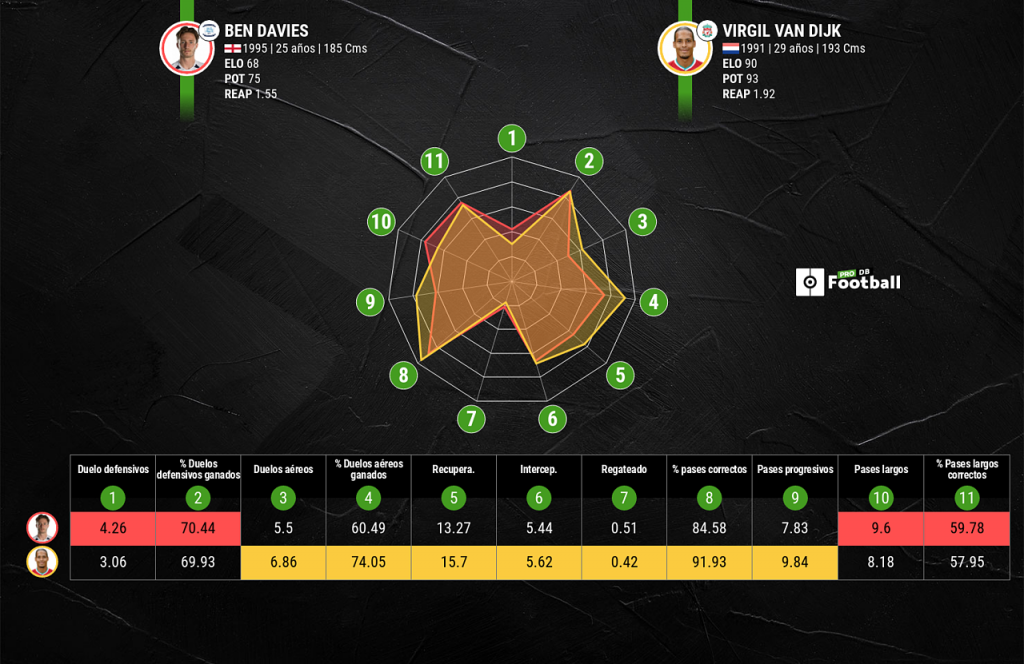Viewport: 1024px width, 664px height.
Task: Choose the Duelos aéreos column header
Action: (283, 468)
